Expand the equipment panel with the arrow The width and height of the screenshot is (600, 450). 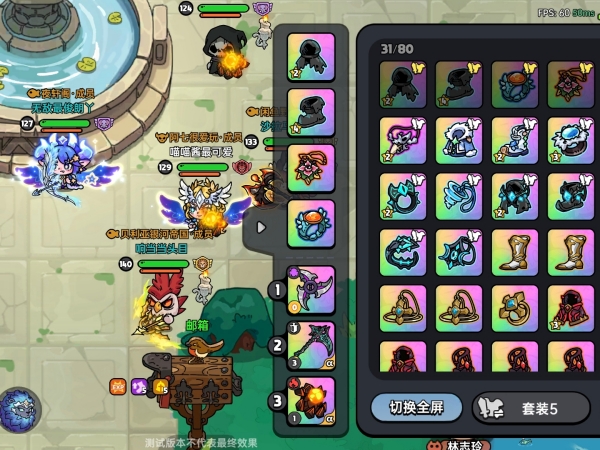[x=262, y=227]
